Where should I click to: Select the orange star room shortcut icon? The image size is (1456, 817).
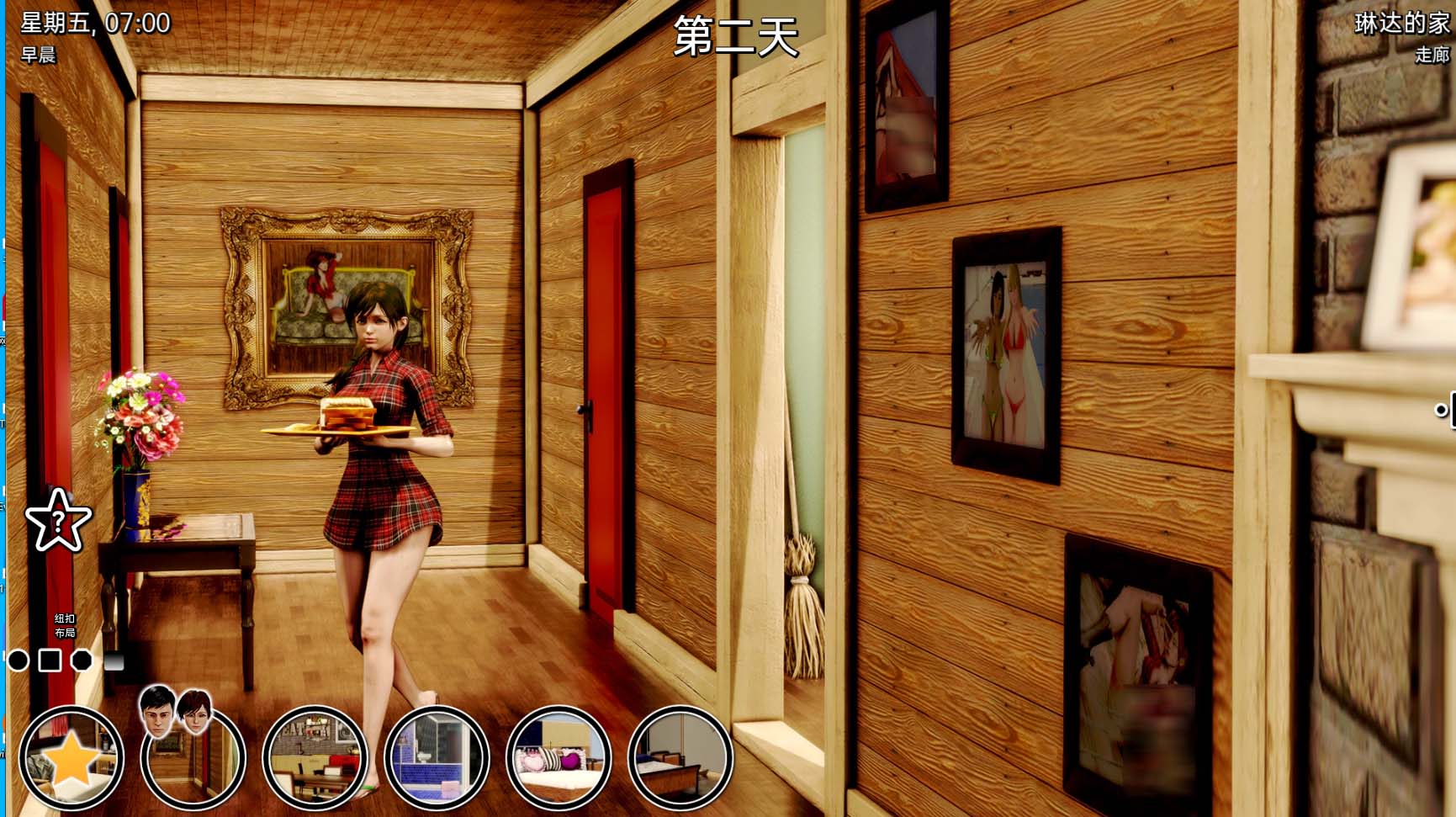click(73, 758)
